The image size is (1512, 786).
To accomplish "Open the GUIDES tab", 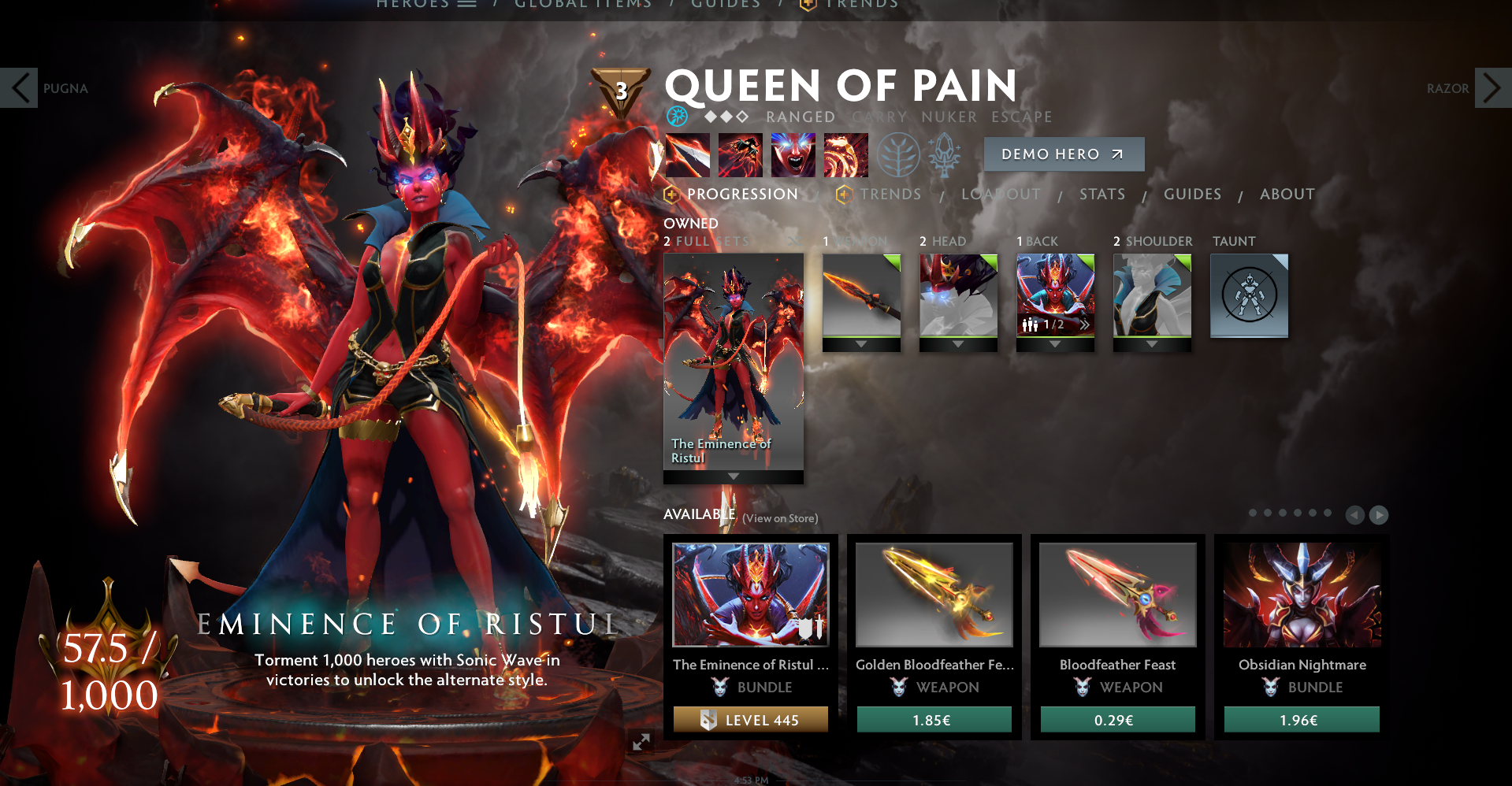I will pyautogui.click(x=1191, y=194).
